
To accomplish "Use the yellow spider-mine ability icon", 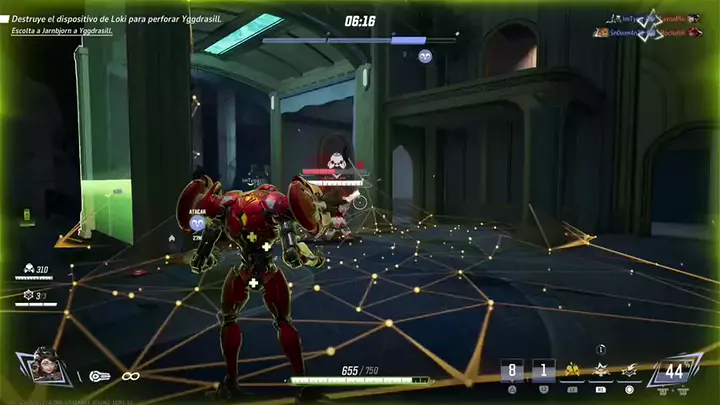I will point(574,371).
